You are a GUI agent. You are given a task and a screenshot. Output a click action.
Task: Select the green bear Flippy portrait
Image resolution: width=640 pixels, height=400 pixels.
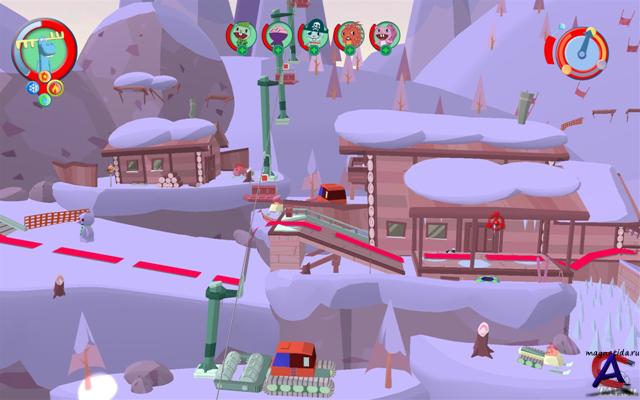(240, 35)
